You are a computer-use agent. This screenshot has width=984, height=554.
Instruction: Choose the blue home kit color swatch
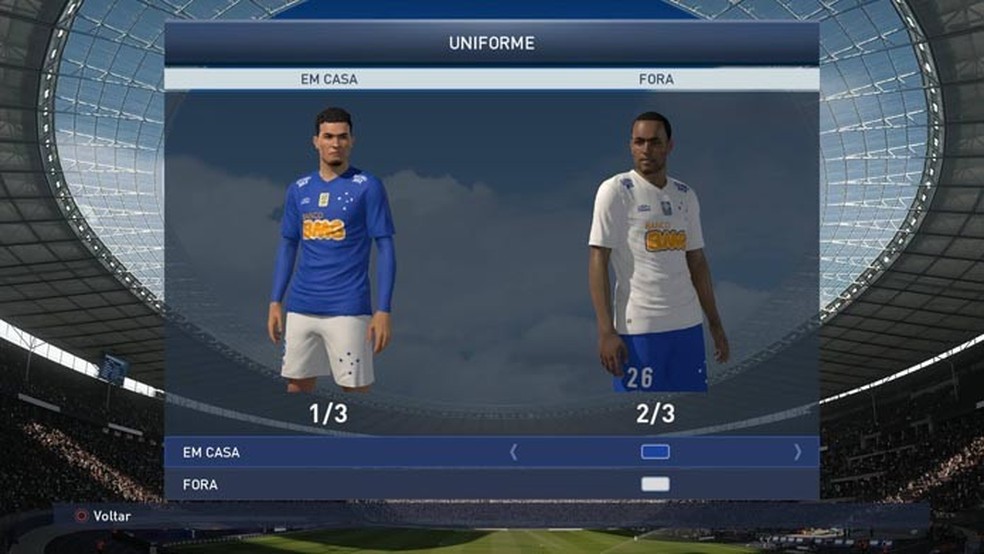pos(655,452)
